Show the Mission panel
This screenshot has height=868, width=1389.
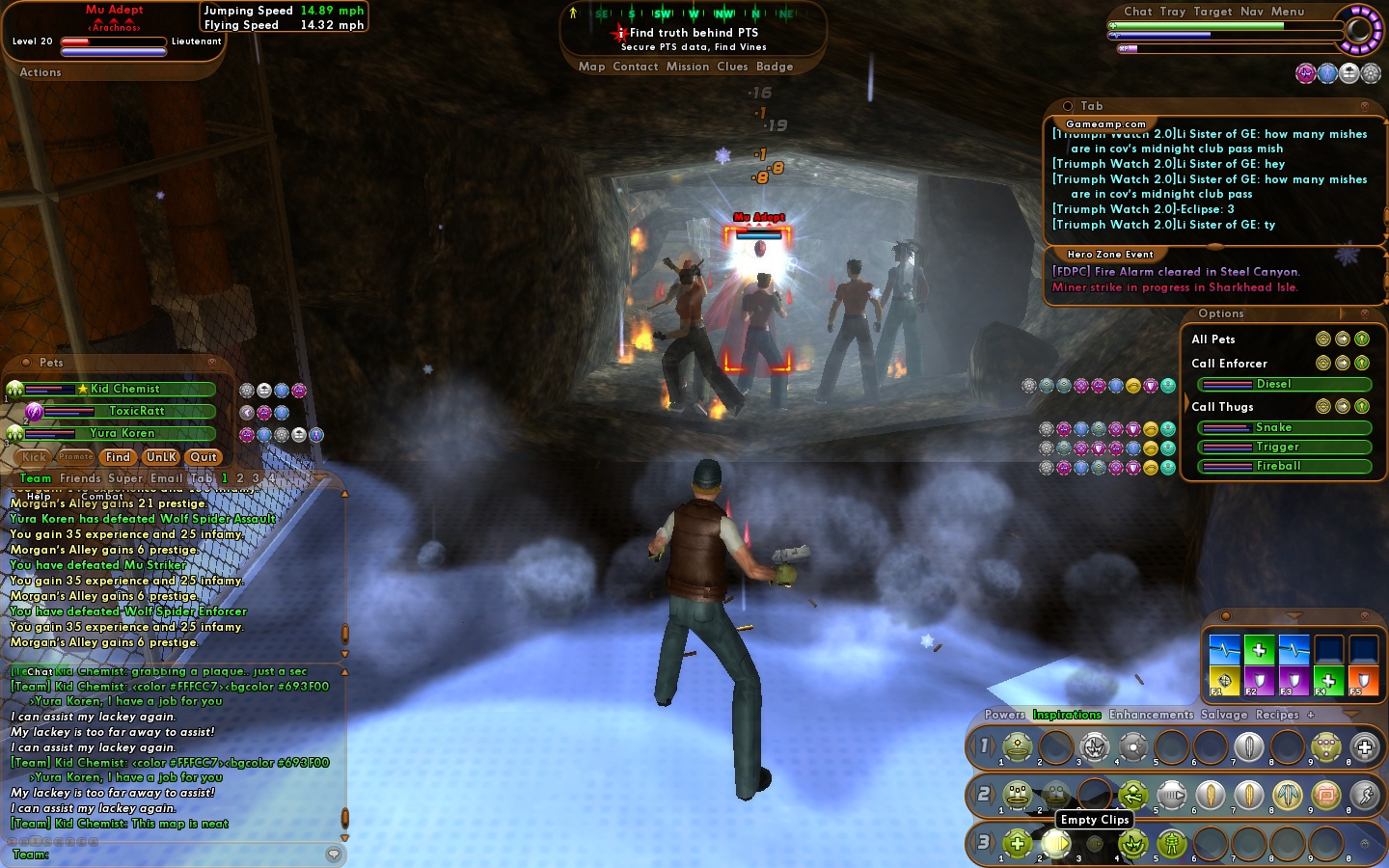pyautogui.click(x=687, y=67)
